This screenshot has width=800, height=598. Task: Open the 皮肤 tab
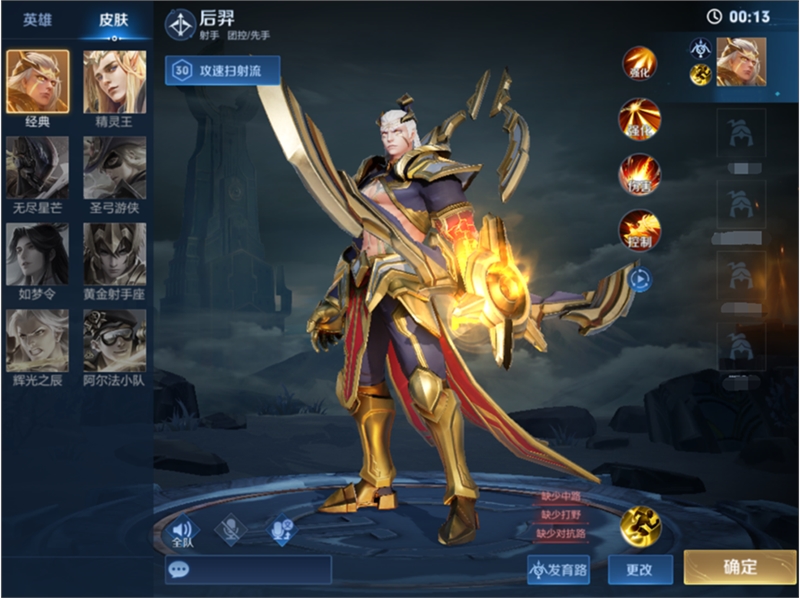coord(114,20)
